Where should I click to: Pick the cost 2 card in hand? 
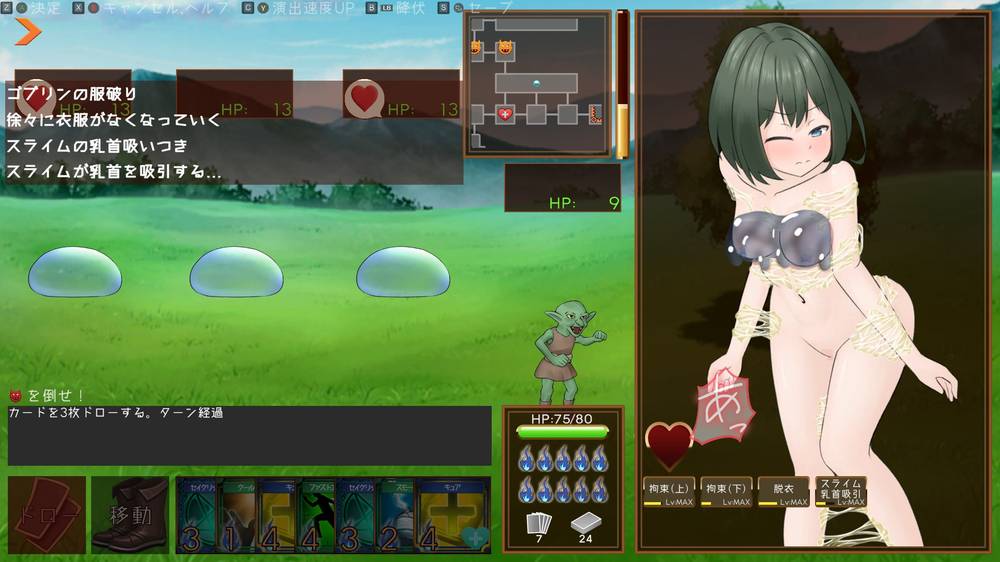pyautogui.click(x=397, y=514)
